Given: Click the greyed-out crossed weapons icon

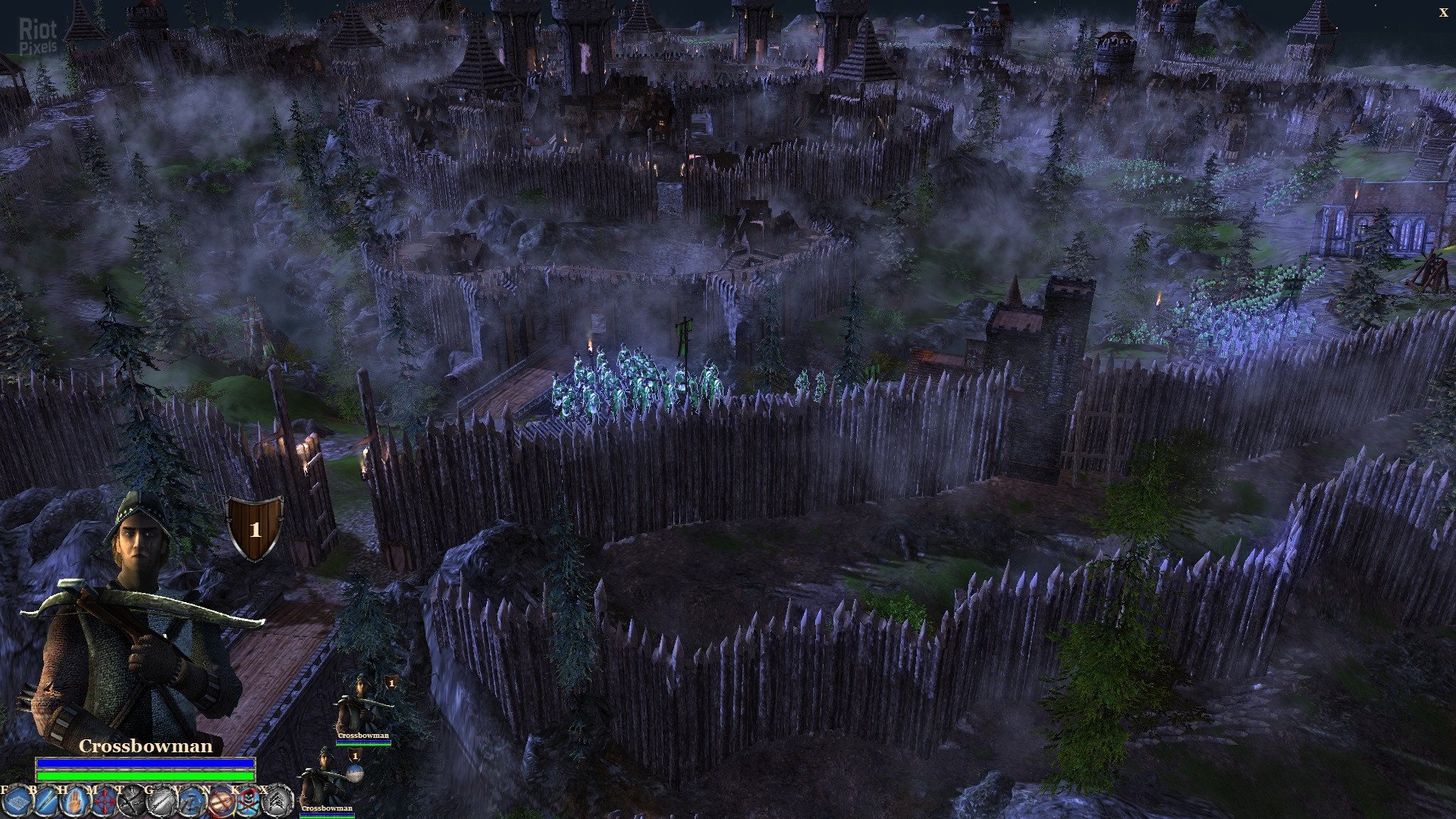Looking at the screenshot, I should coord(131,800).
